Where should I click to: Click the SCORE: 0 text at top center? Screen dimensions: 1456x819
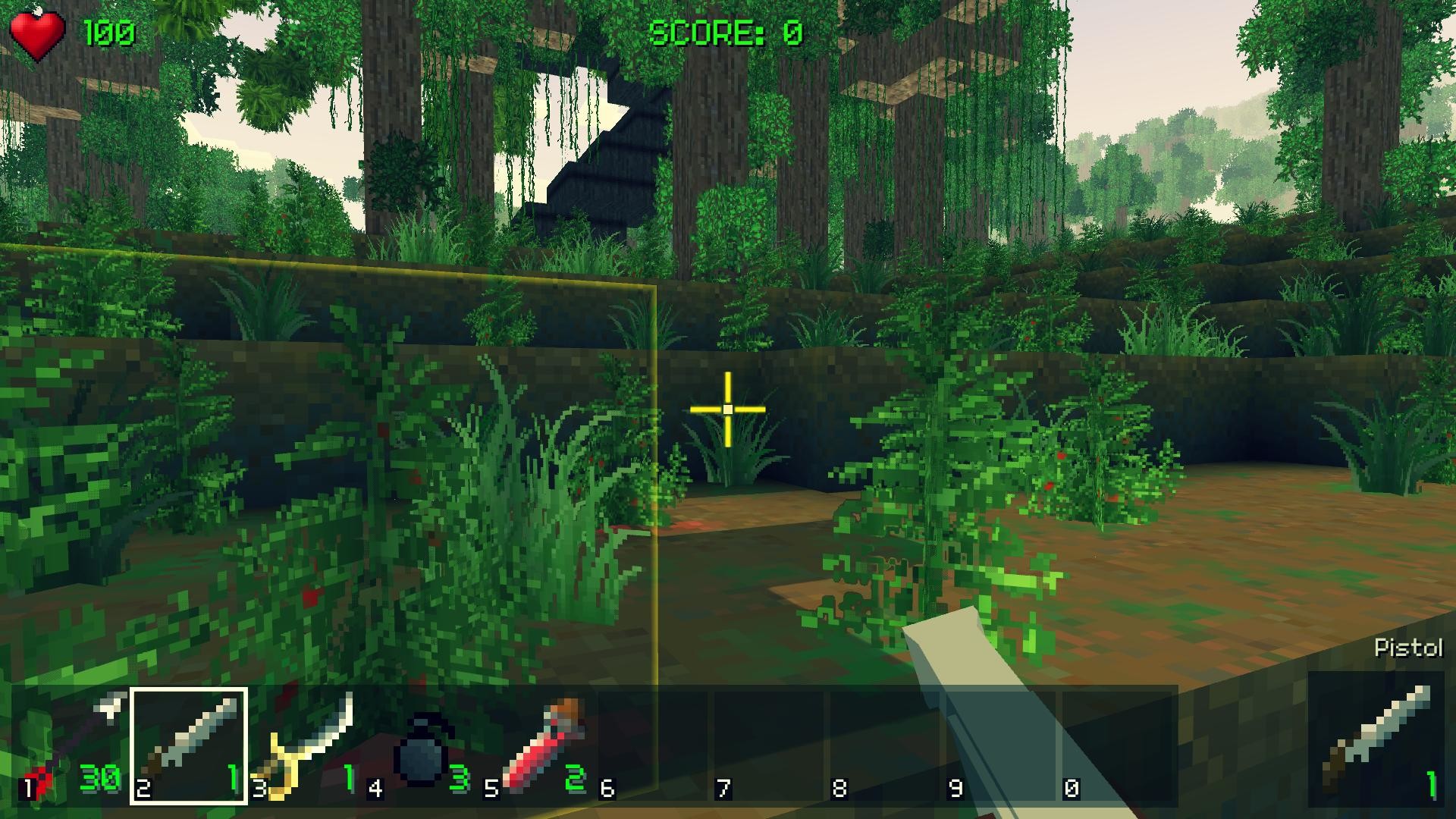coord(726,30)
